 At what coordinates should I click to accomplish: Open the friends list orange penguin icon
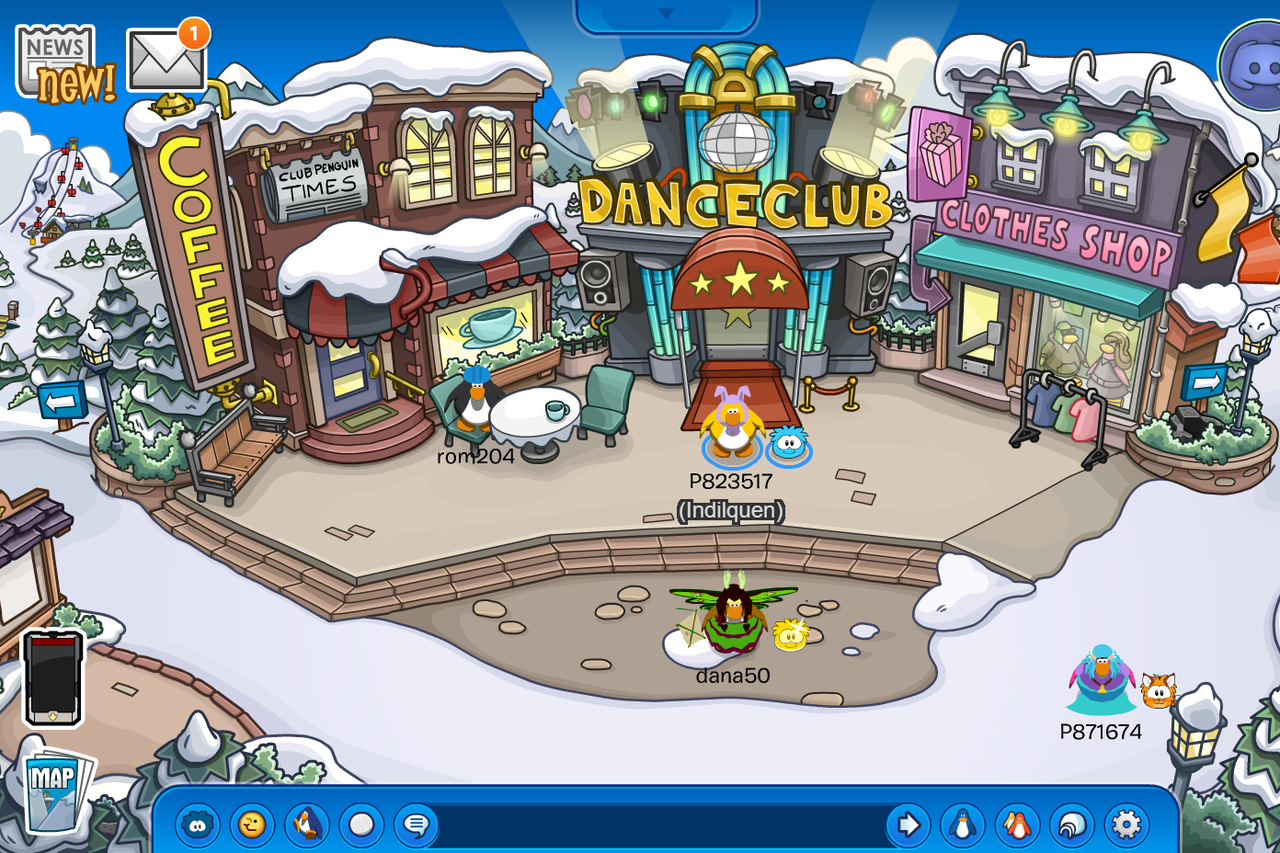[x=1016, y=826]
